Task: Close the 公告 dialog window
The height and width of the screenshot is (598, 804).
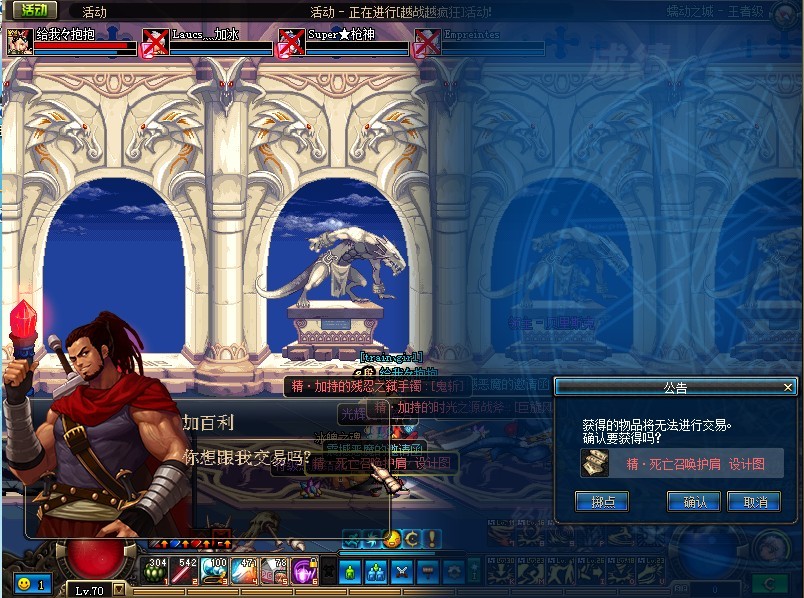Action: coord(788,387)
